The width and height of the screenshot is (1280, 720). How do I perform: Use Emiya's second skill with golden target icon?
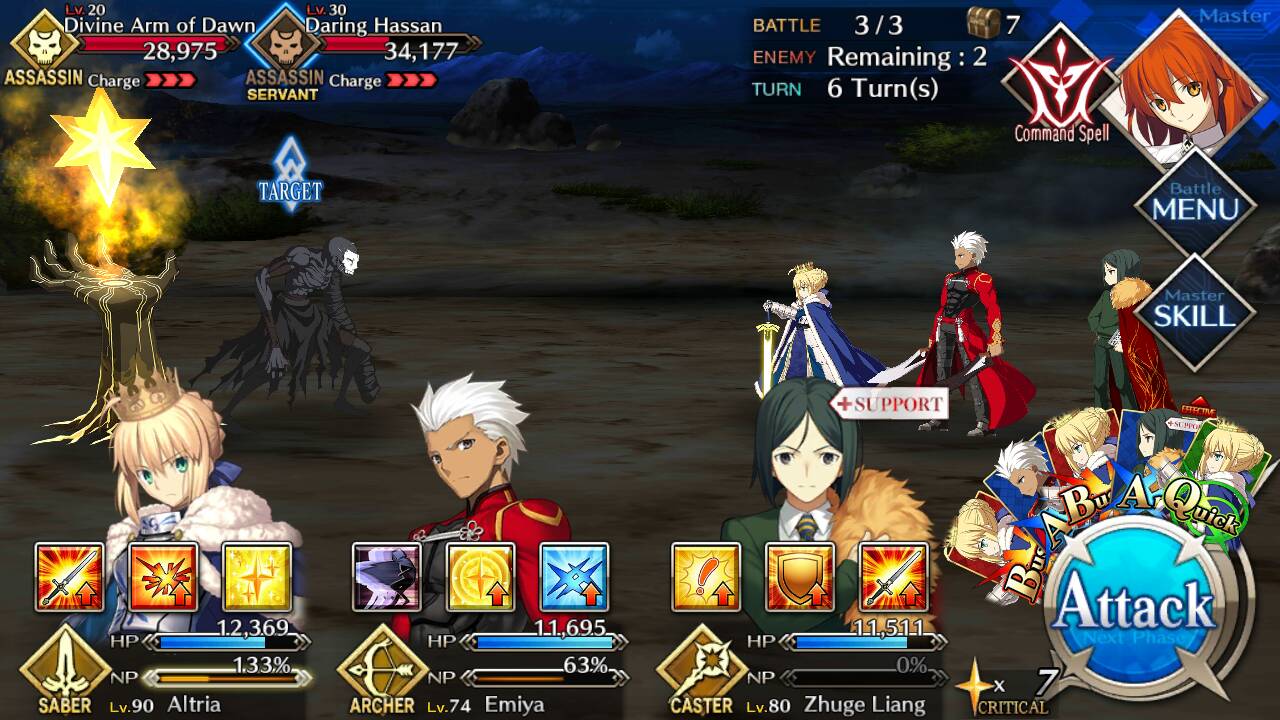tap(481, 577)
